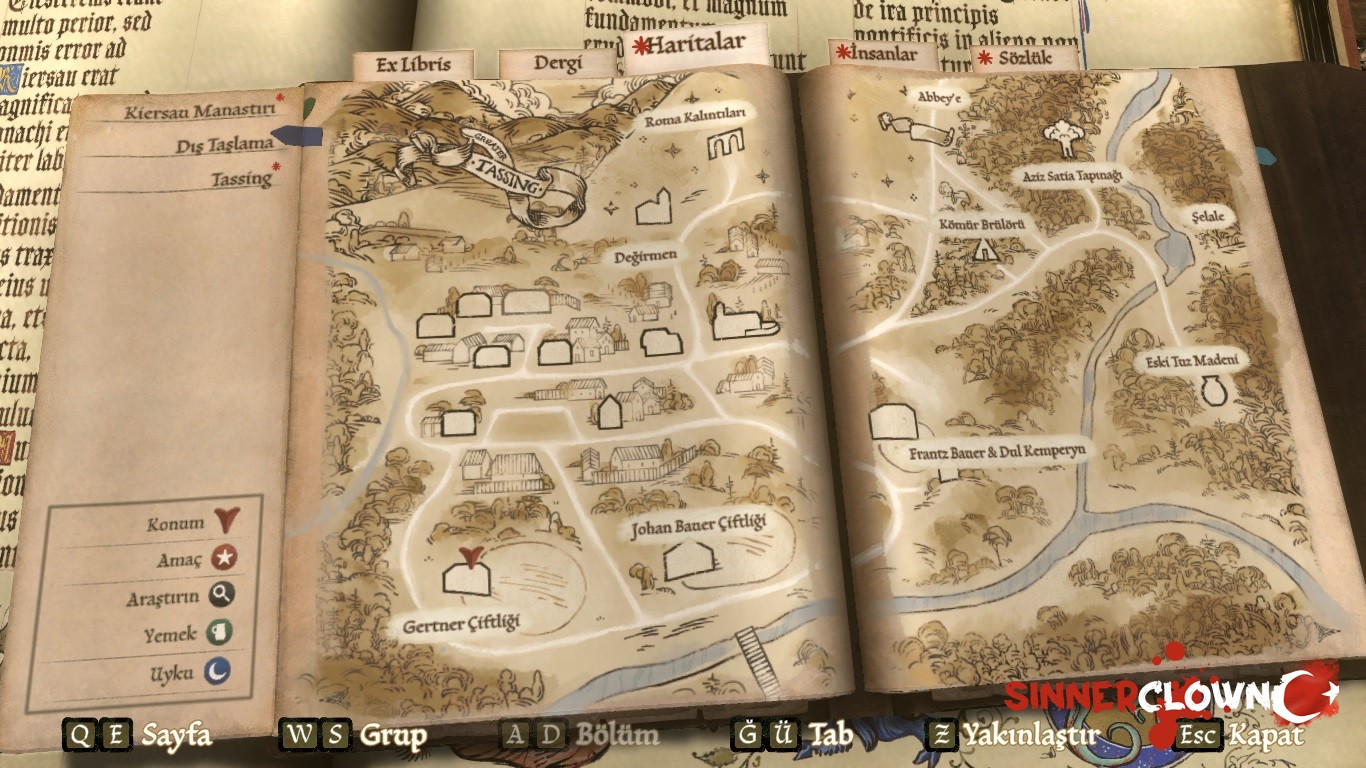
Task: Open the Tassing map entry
Action: [x=241, y=179]
